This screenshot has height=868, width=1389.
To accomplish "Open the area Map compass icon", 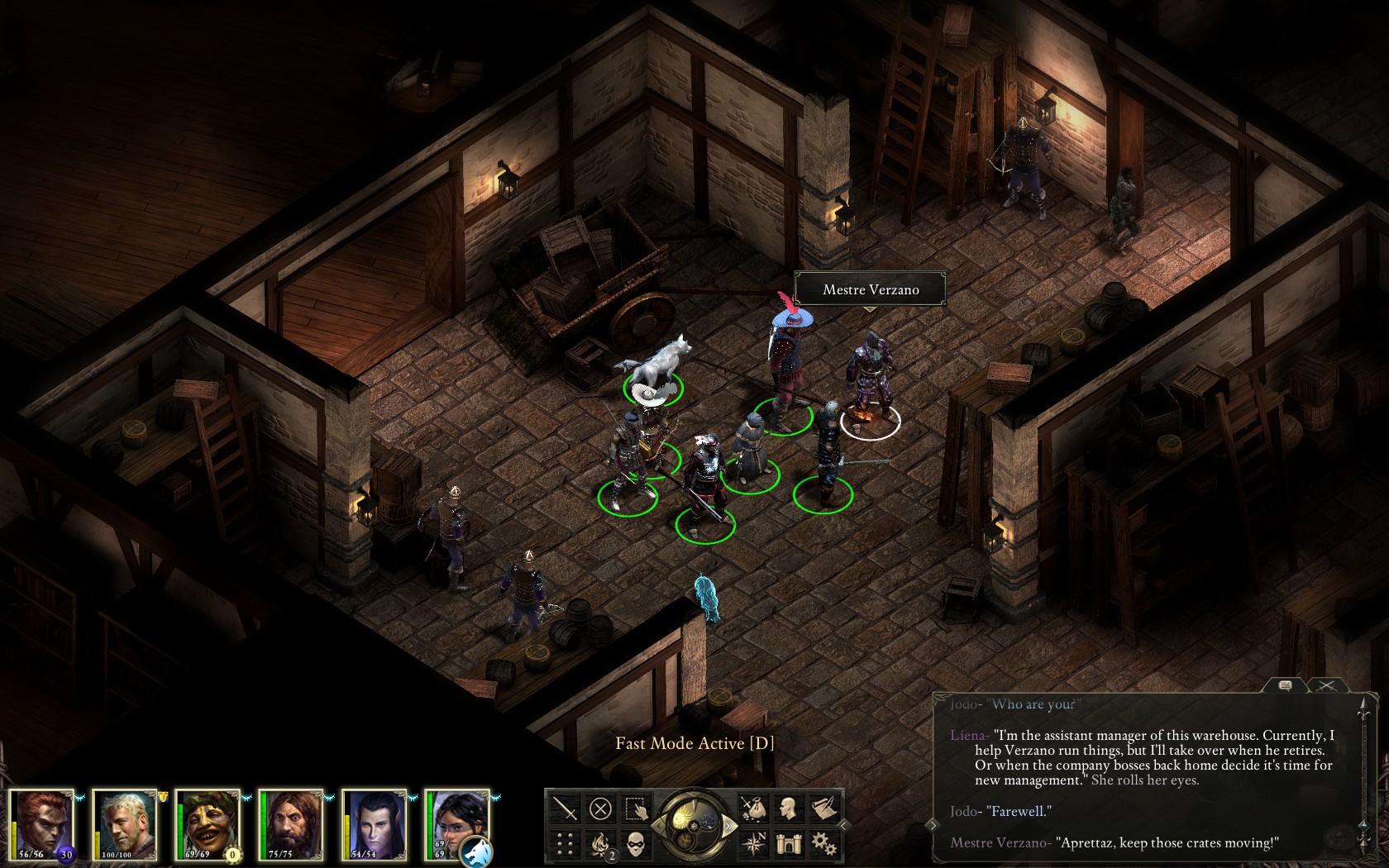I will [755, 842].
